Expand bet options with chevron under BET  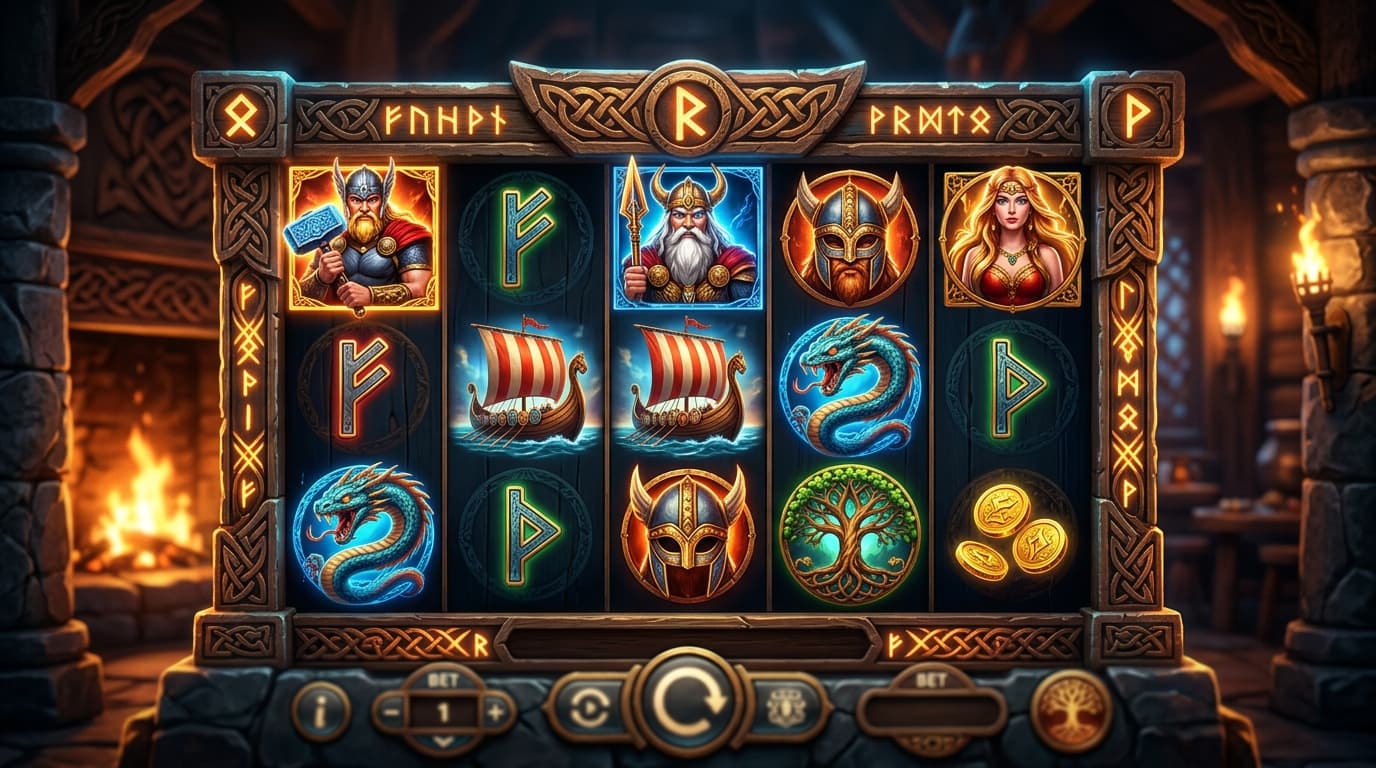(443, 743)
